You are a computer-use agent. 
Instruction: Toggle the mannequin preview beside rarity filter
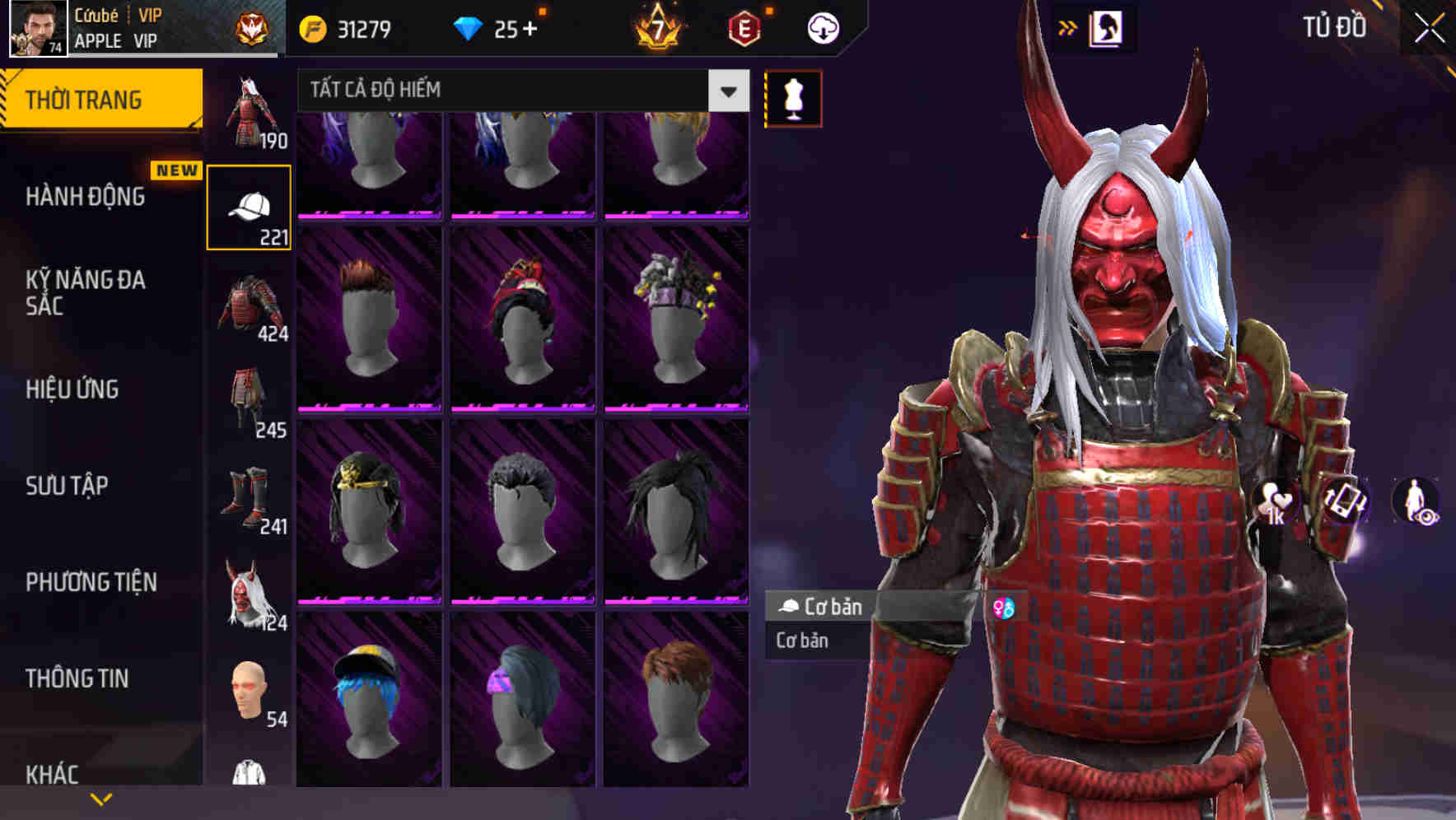pyautogui.click(x=792, y=97)
